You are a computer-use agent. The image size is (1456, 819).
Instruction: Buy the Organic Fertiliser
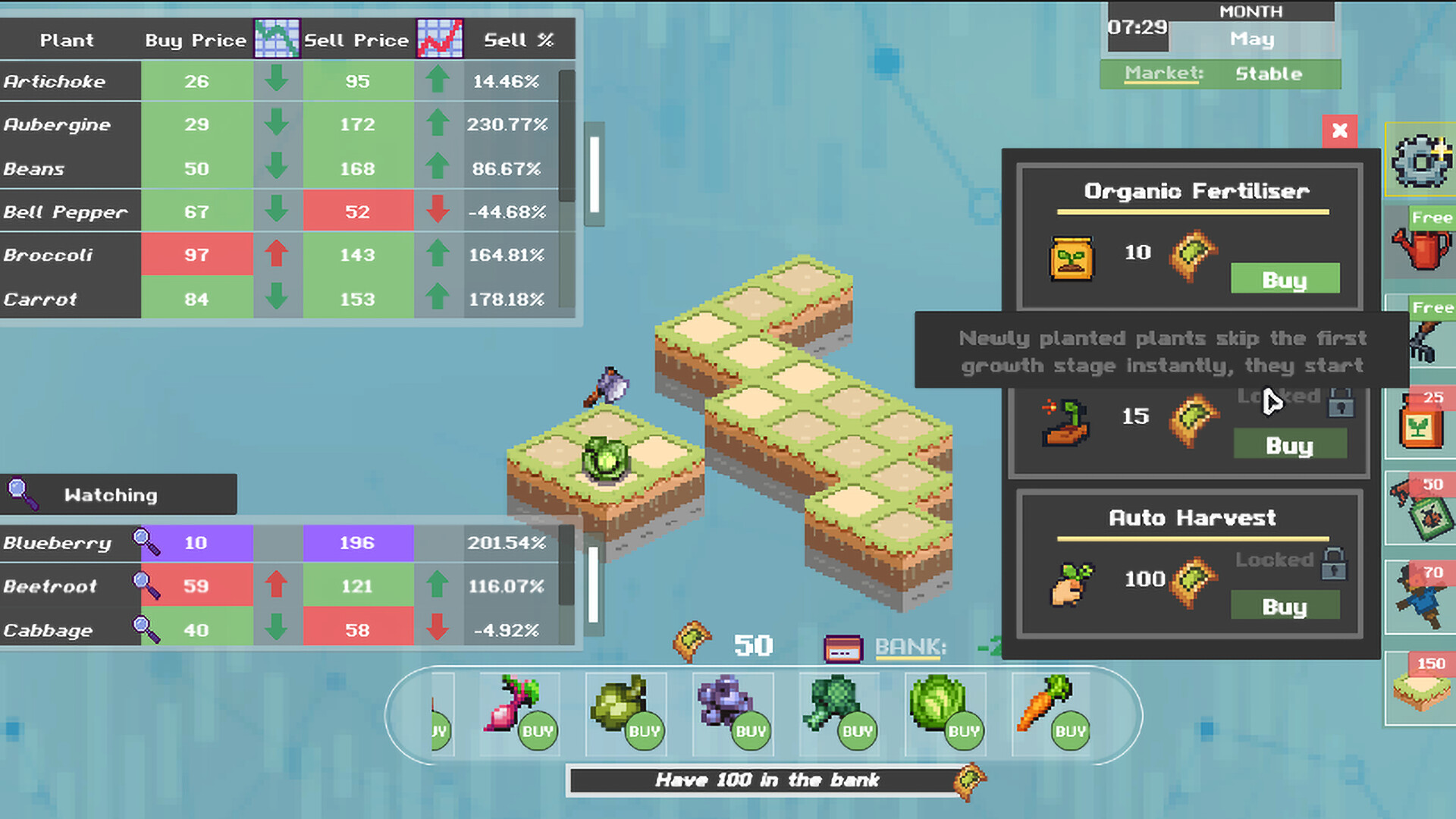[1285, 279]
